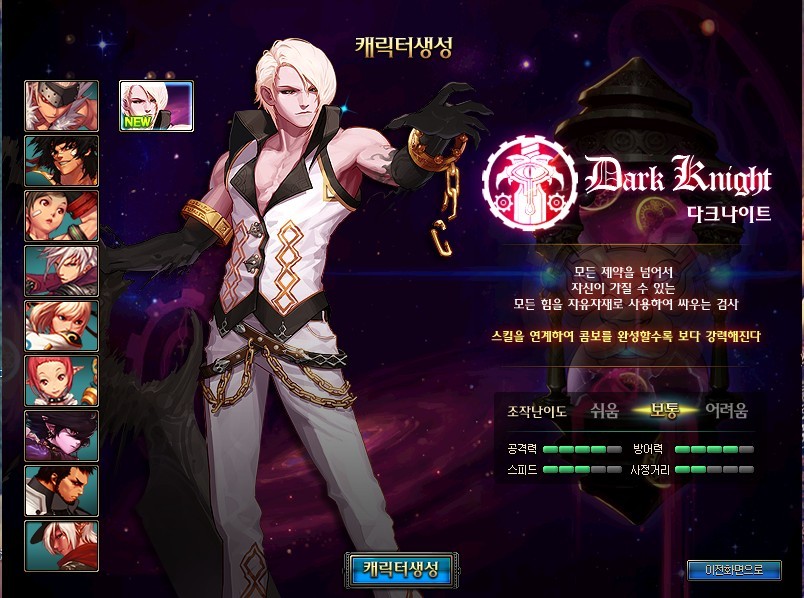Select the Dark Knight portrait marked NEW

(x=156, y=106)
